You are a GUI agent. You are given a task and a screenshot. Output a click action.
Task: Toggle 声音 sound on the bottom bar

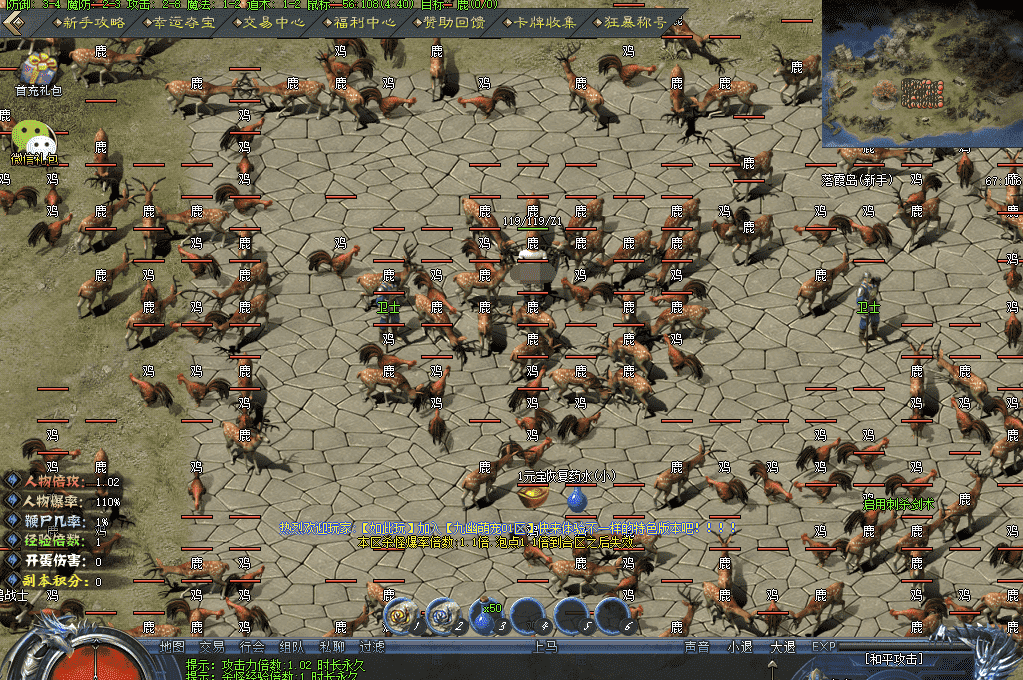696,647
